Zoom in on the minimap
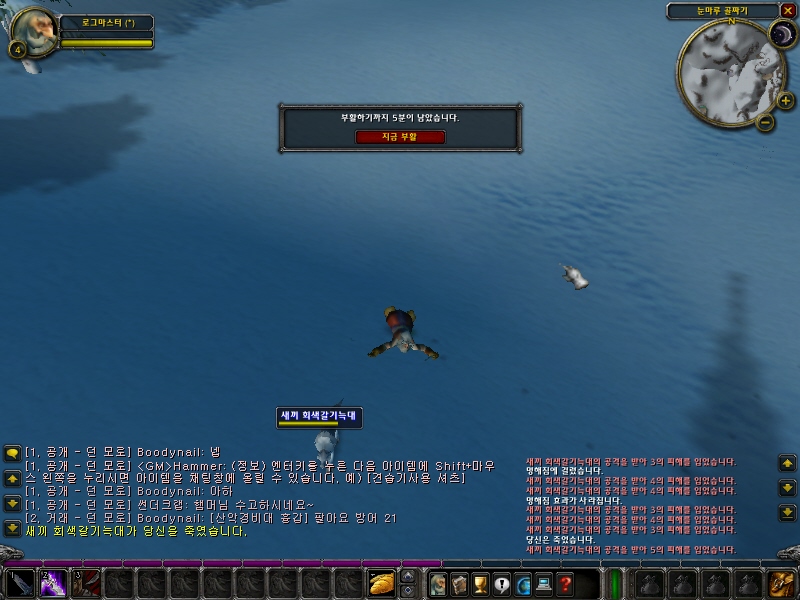This screenshot has height=600, width=800. [786, 100]
